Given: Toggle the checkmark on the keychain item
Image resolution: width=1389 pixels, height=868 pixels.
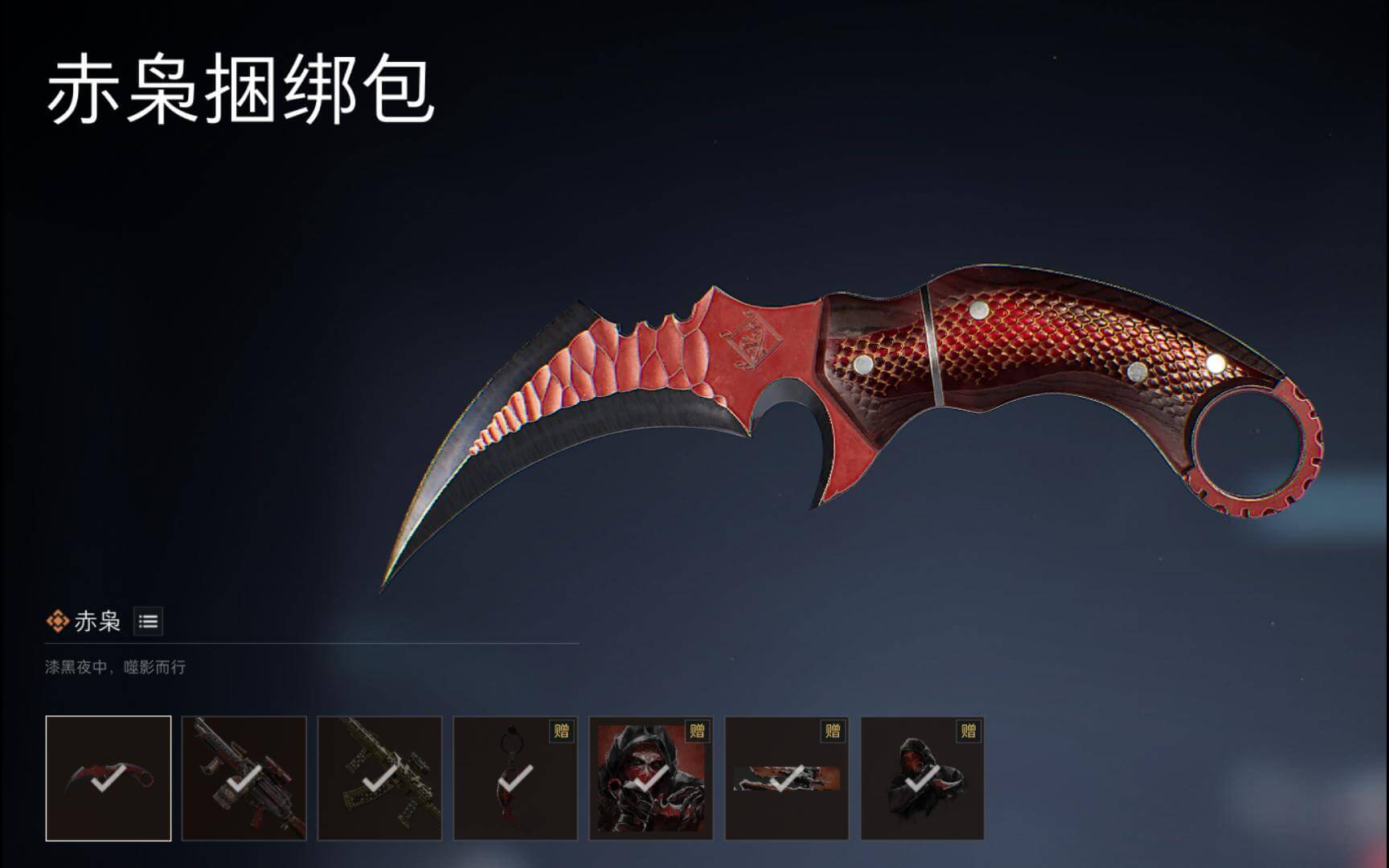Looking at the screenshot, I should 514,778.
